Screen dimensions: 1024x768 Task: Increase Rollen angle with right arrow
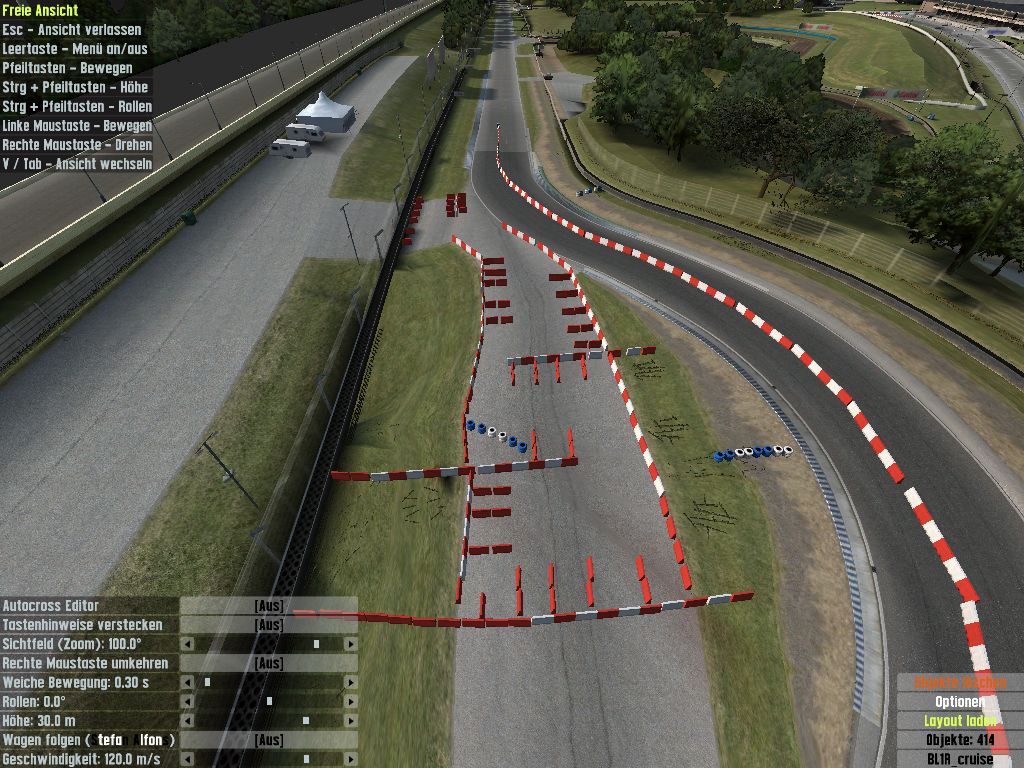click(x=350, y=701)
